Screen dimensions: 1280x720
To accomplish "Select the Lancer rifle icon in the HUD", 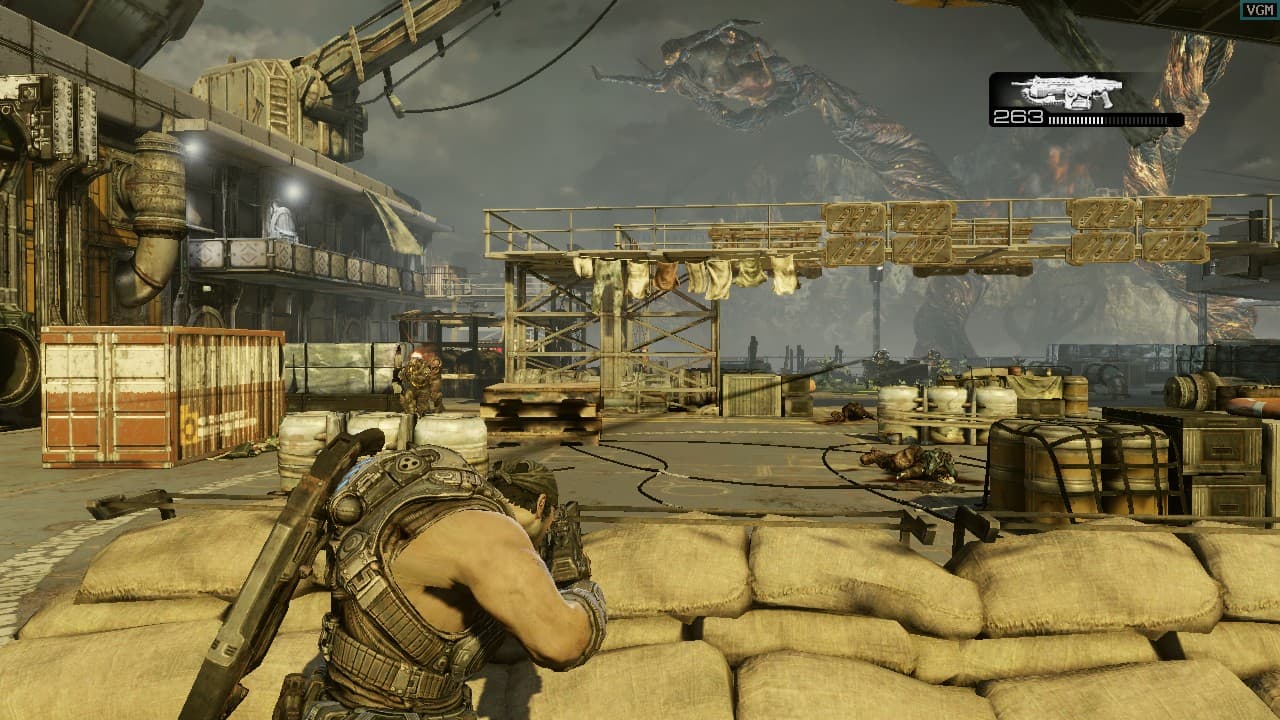I will click(1066, 92).
